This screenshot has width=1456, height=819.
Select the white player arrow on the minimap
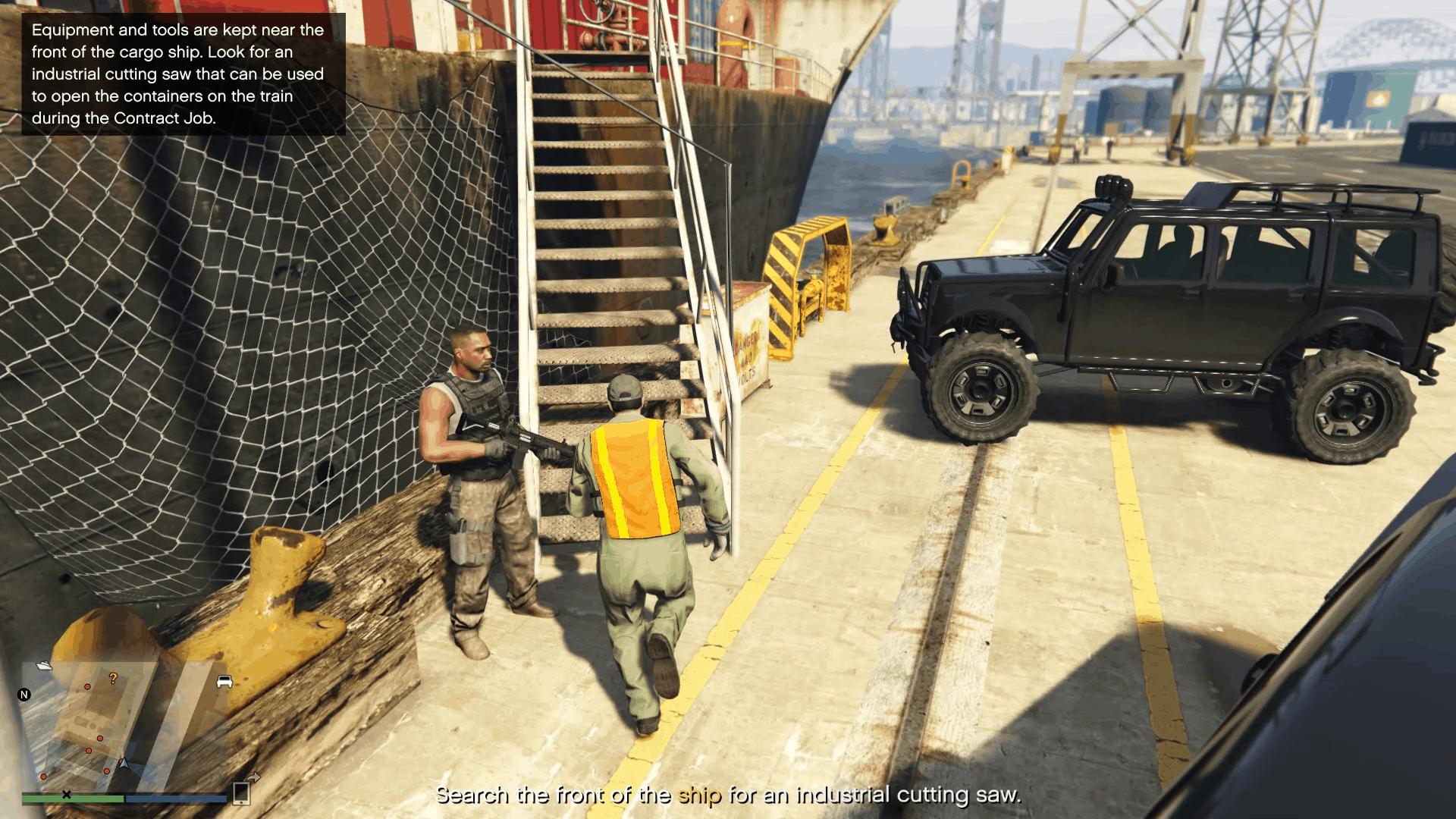123,763
